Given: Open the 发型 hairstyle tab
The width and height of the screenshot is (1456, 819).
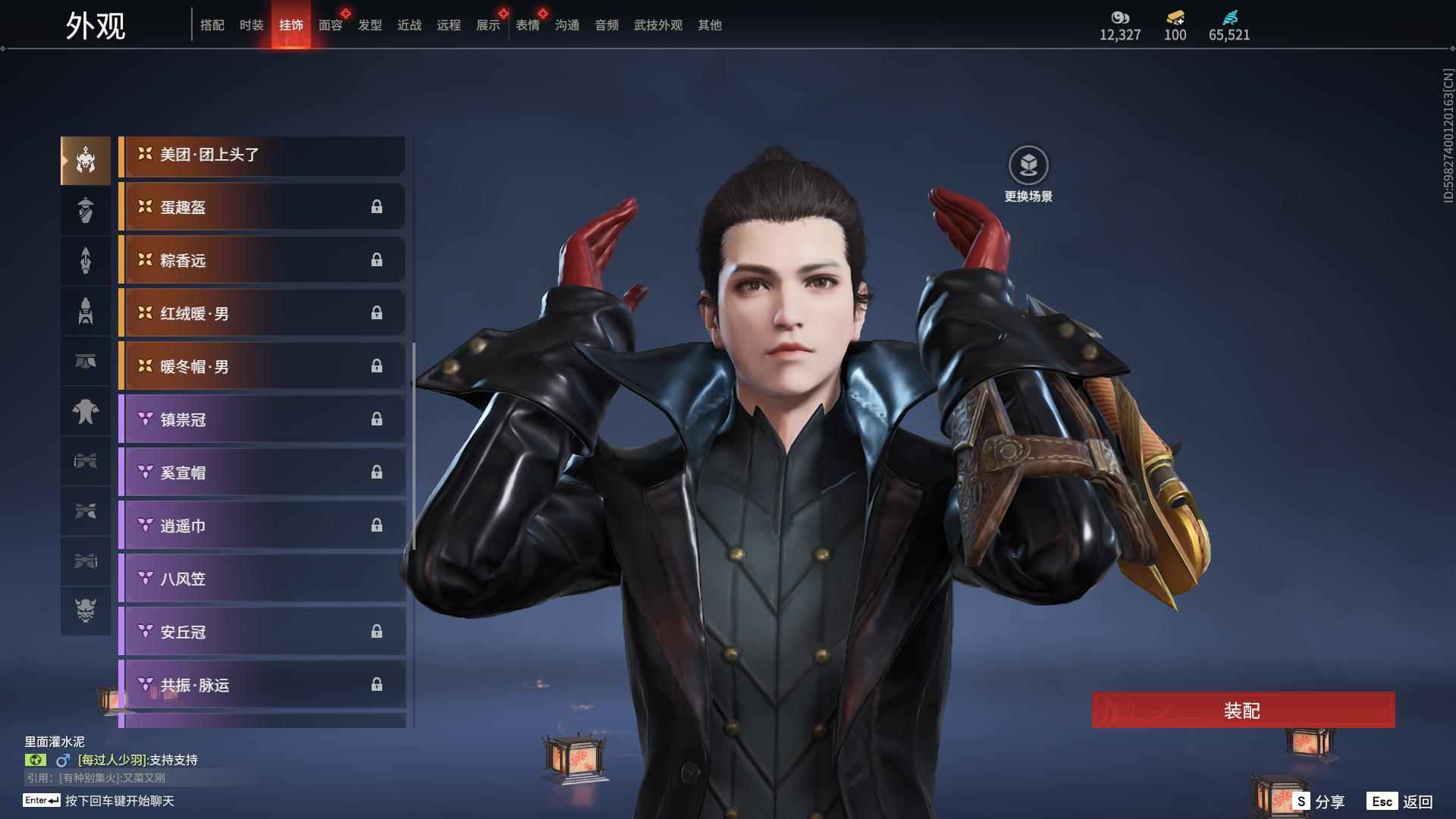Looking at the screenshot, I should [x=369, y=25].
